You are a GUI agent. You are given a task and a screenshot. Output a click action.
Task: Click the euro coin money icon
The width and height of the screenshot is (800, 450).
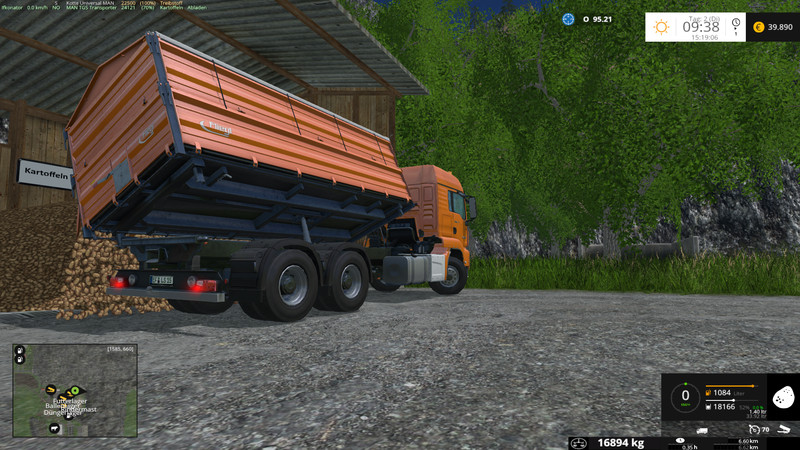(x=758, y=27)
